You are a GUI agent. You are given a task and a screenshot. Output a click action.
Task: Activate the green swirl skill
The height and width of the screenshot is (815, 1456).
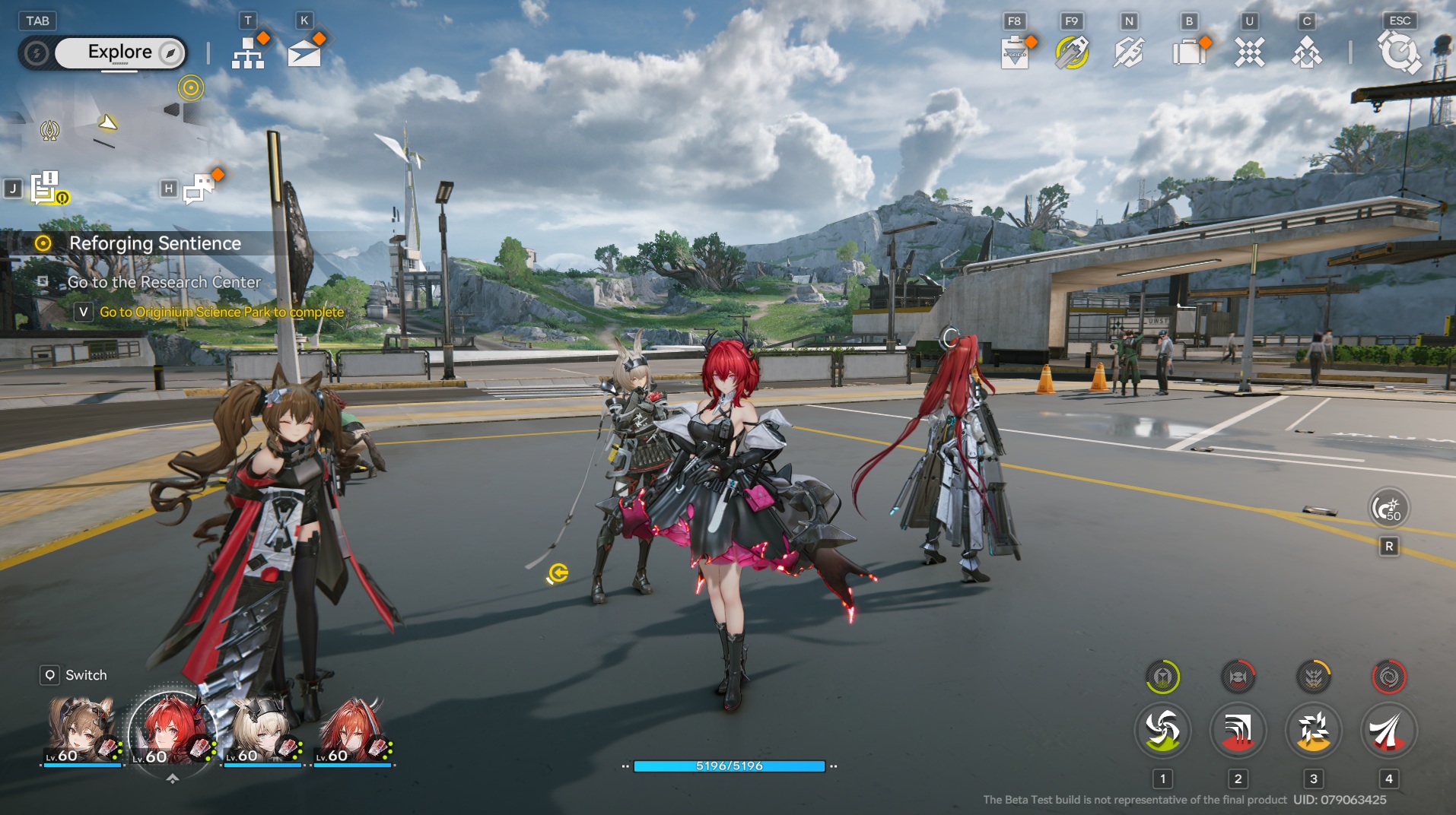pyautogui.click(x=1162, y=731)
